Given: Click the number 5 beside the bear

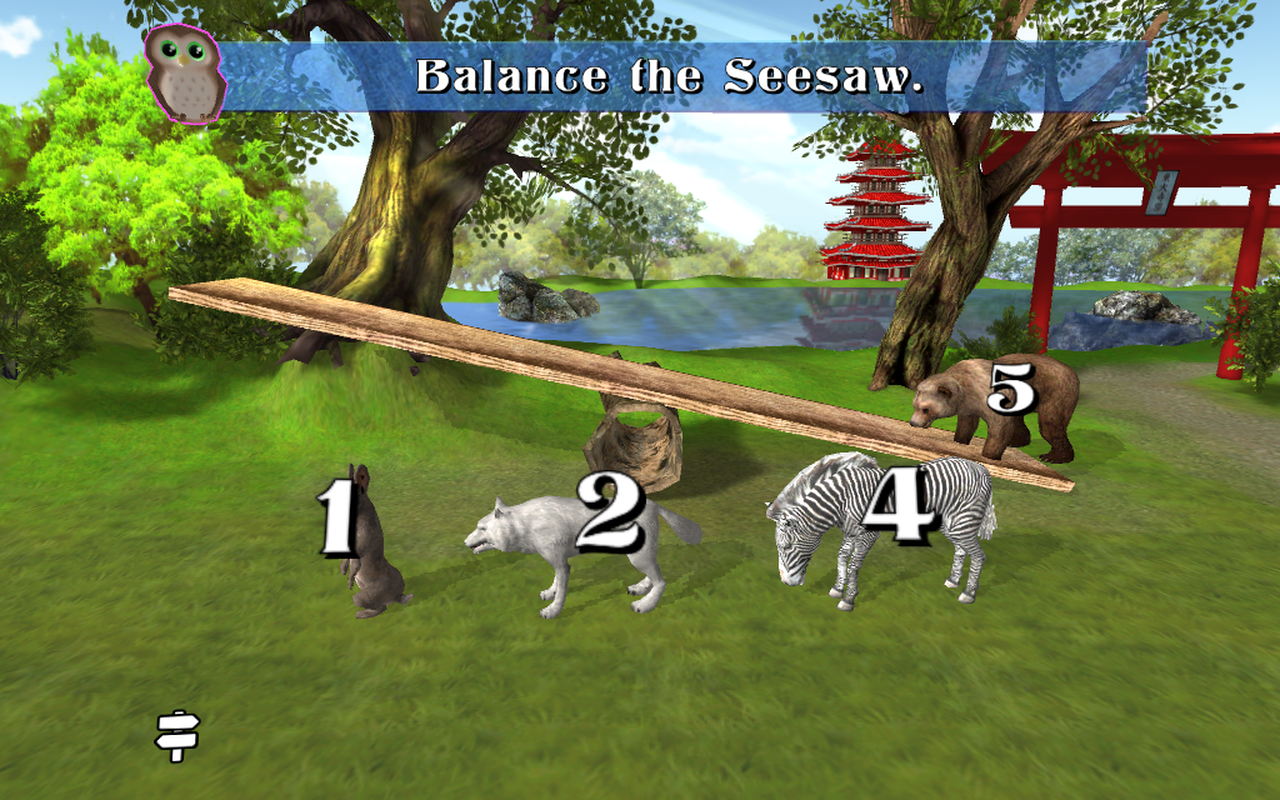Looking at the screenshot, I should (x=1012, y=390).
